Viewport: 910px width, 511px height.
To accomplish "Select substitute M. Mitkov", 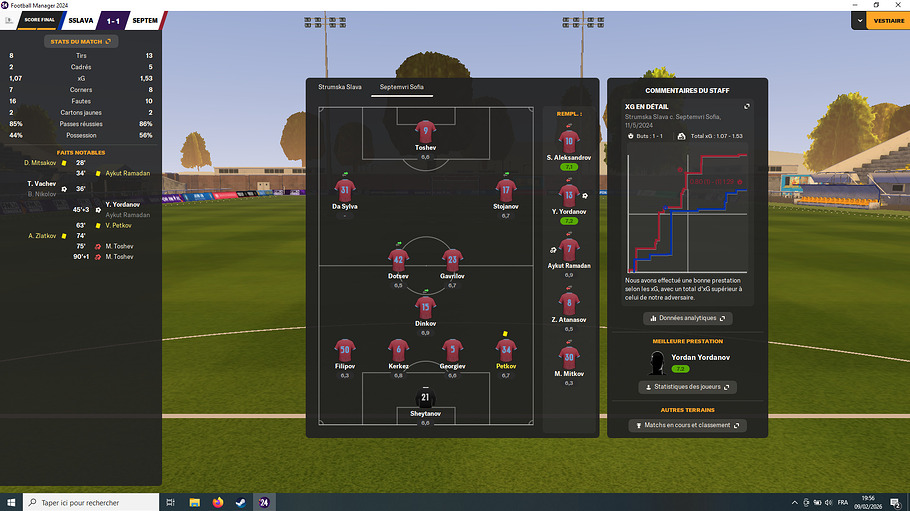I will 569,359.
